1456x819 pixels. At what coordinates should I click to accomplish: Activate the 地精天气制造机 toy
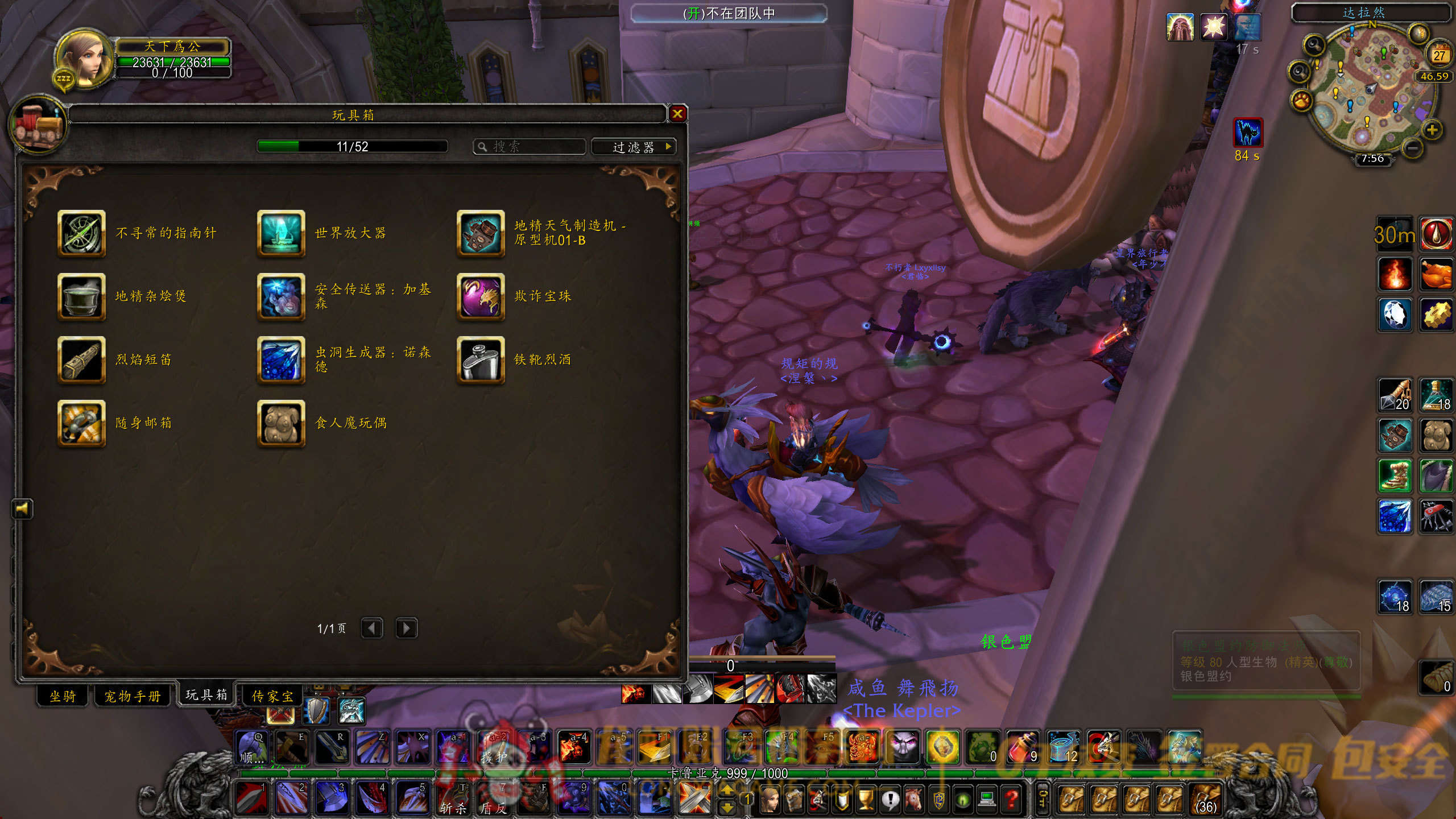pos(481,233)
